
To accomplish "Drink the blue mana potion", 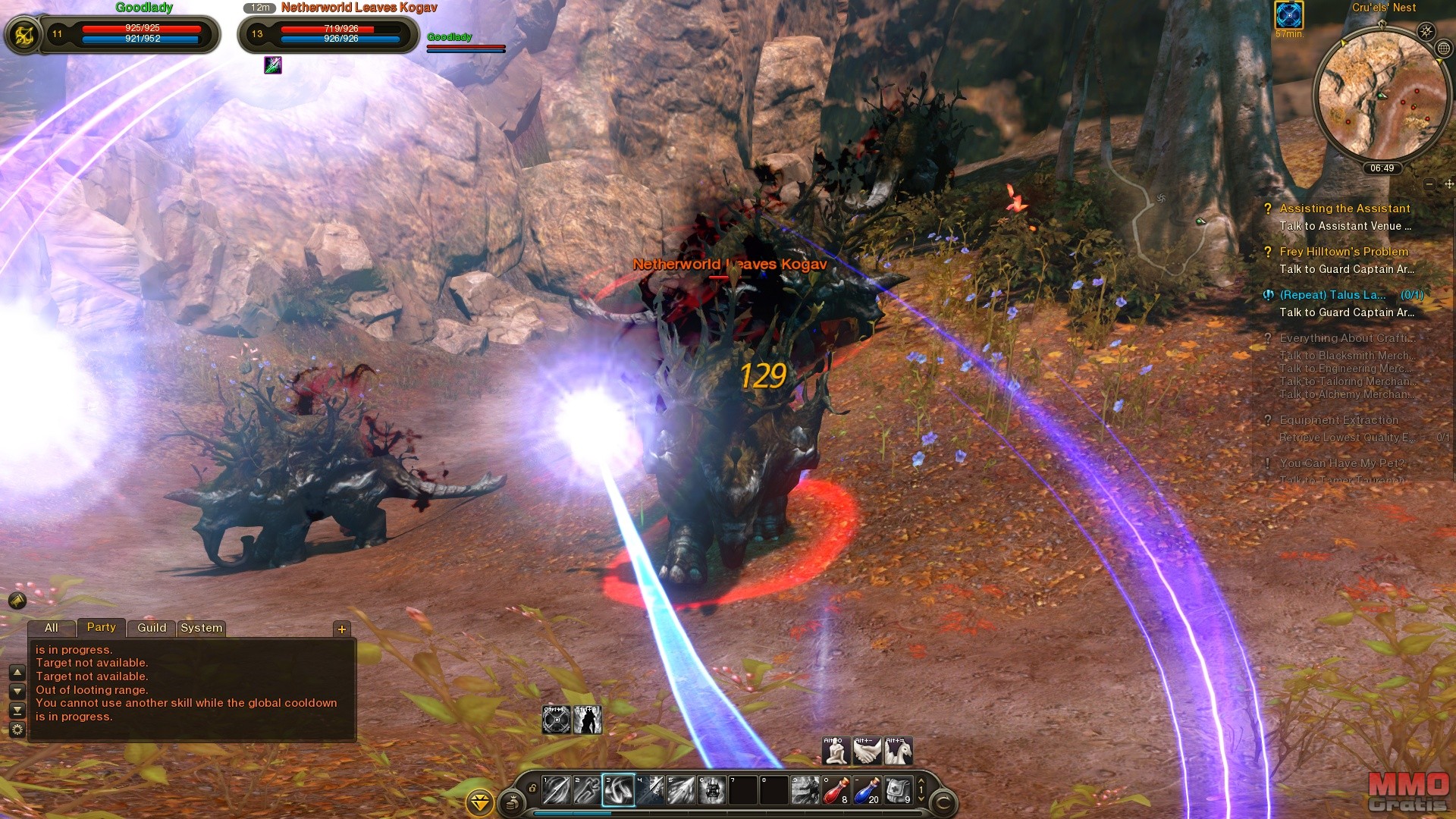I will pos(866,790).
